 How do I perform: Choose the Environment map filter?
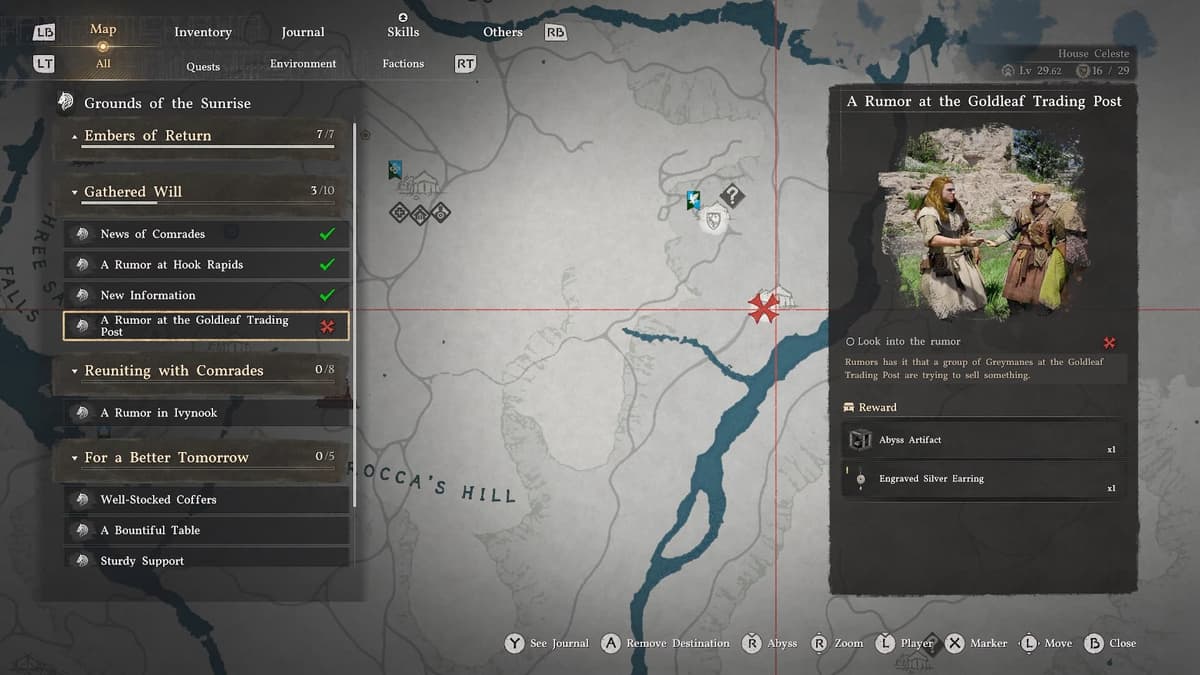tap(303, 64)
